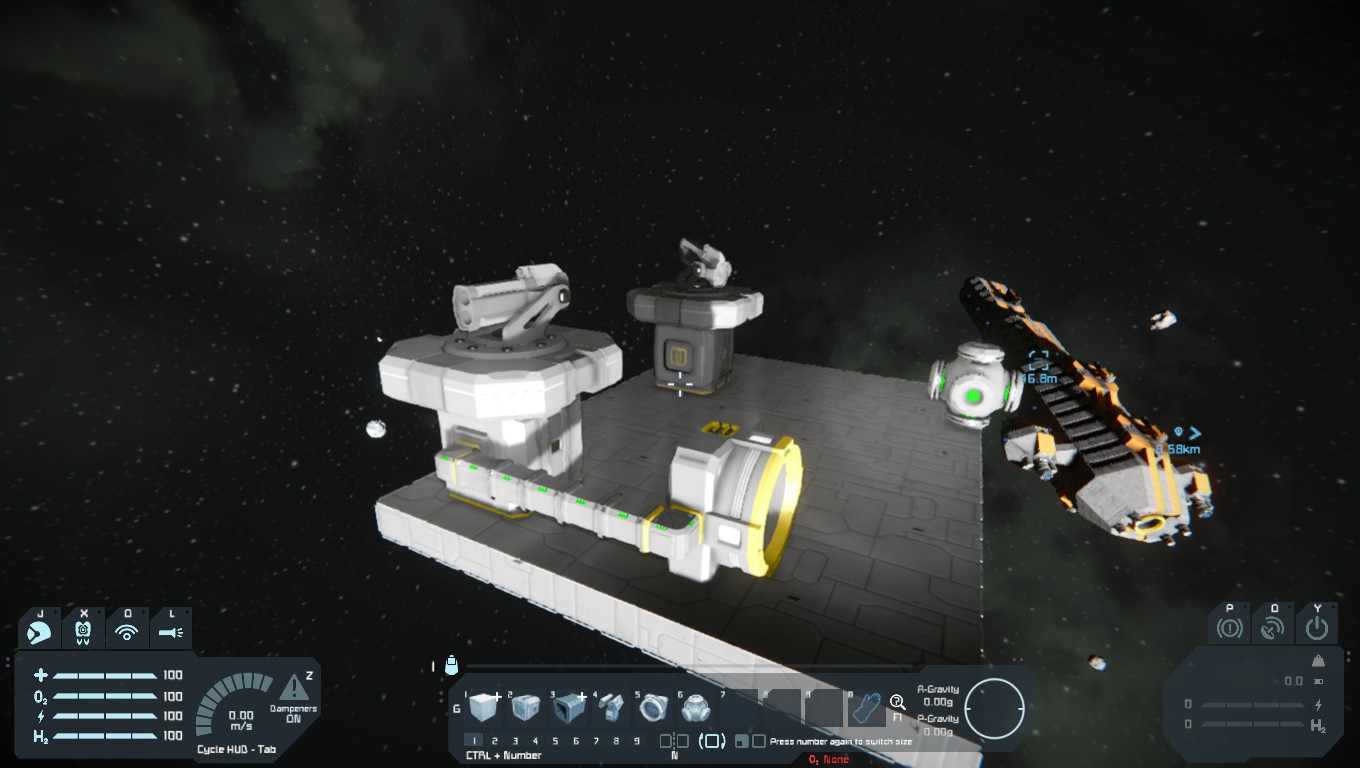The image size is (1360, 768).
Task: Toggle the parking brake icon
Action: (x=1229, y=629)
